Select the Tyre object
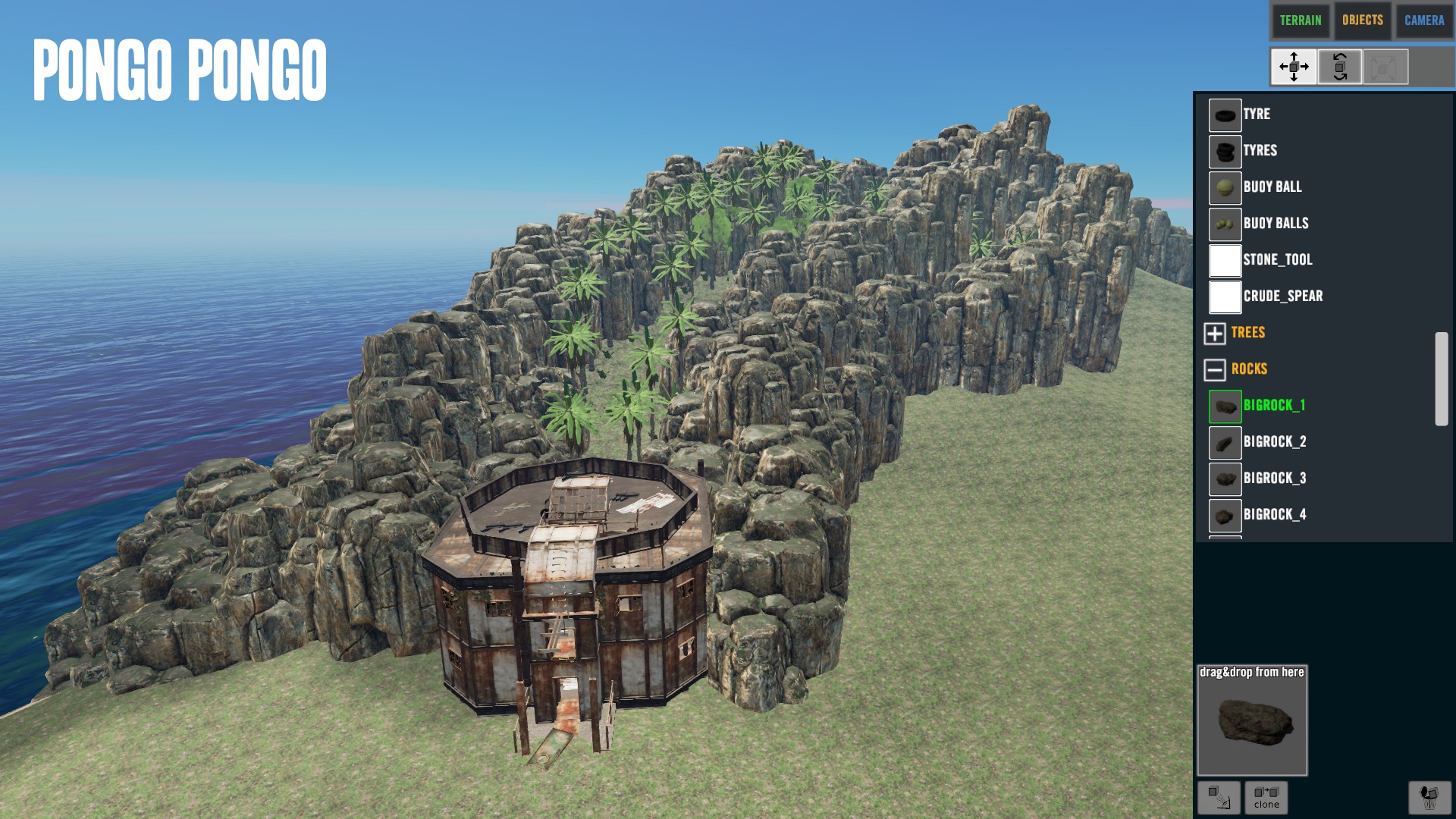Image resolution: width=1456 pixels, height=819 pixels. click(x=1256, y=115)
